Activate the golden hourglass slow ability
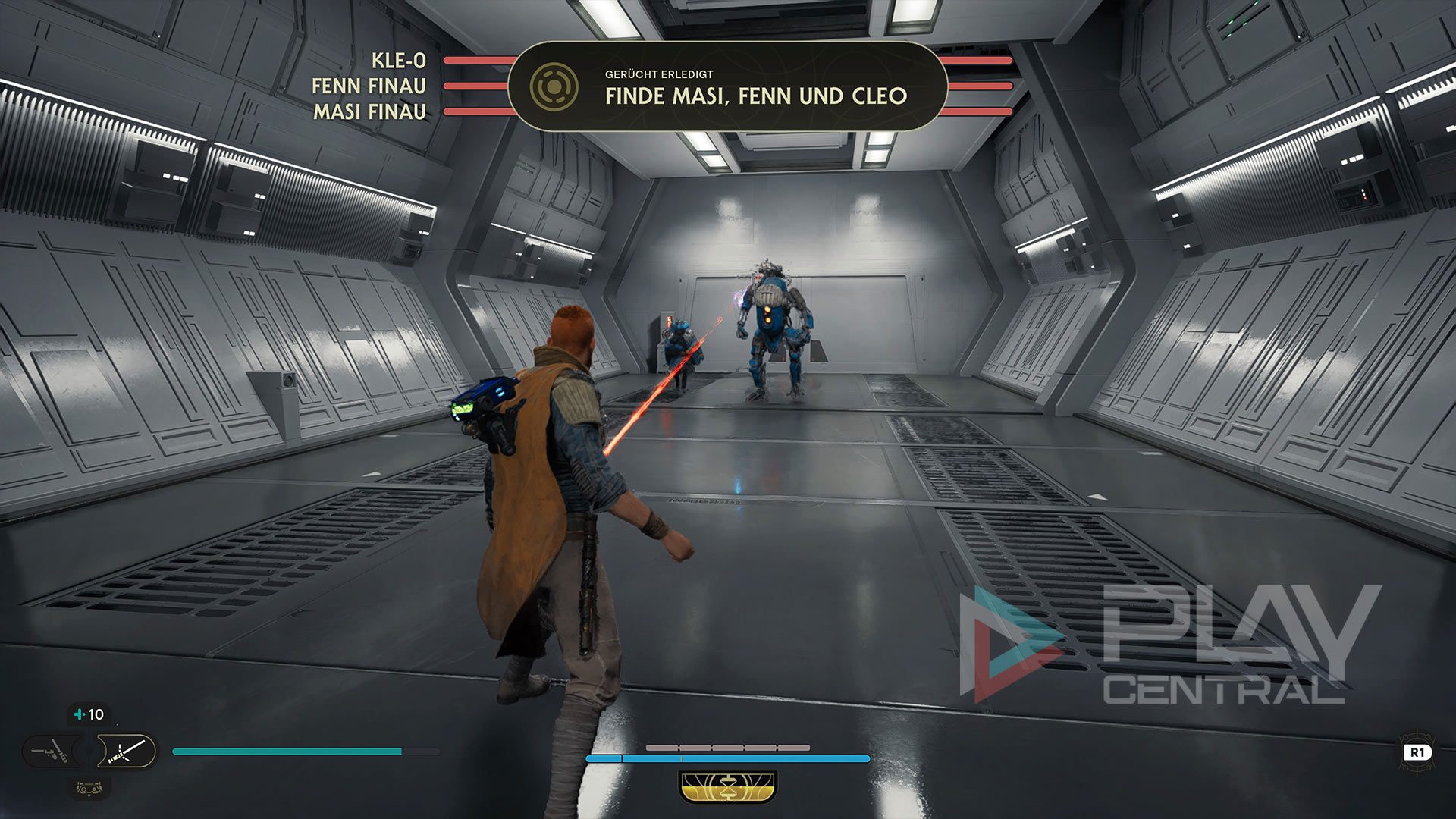The image size is (1456, 819). pos(728,787)
